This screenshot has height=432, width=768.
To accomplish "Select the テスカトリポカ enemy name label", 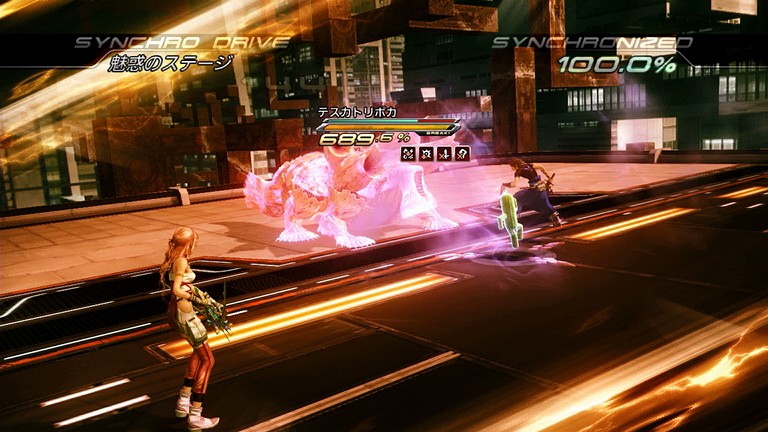I will 357,112.
